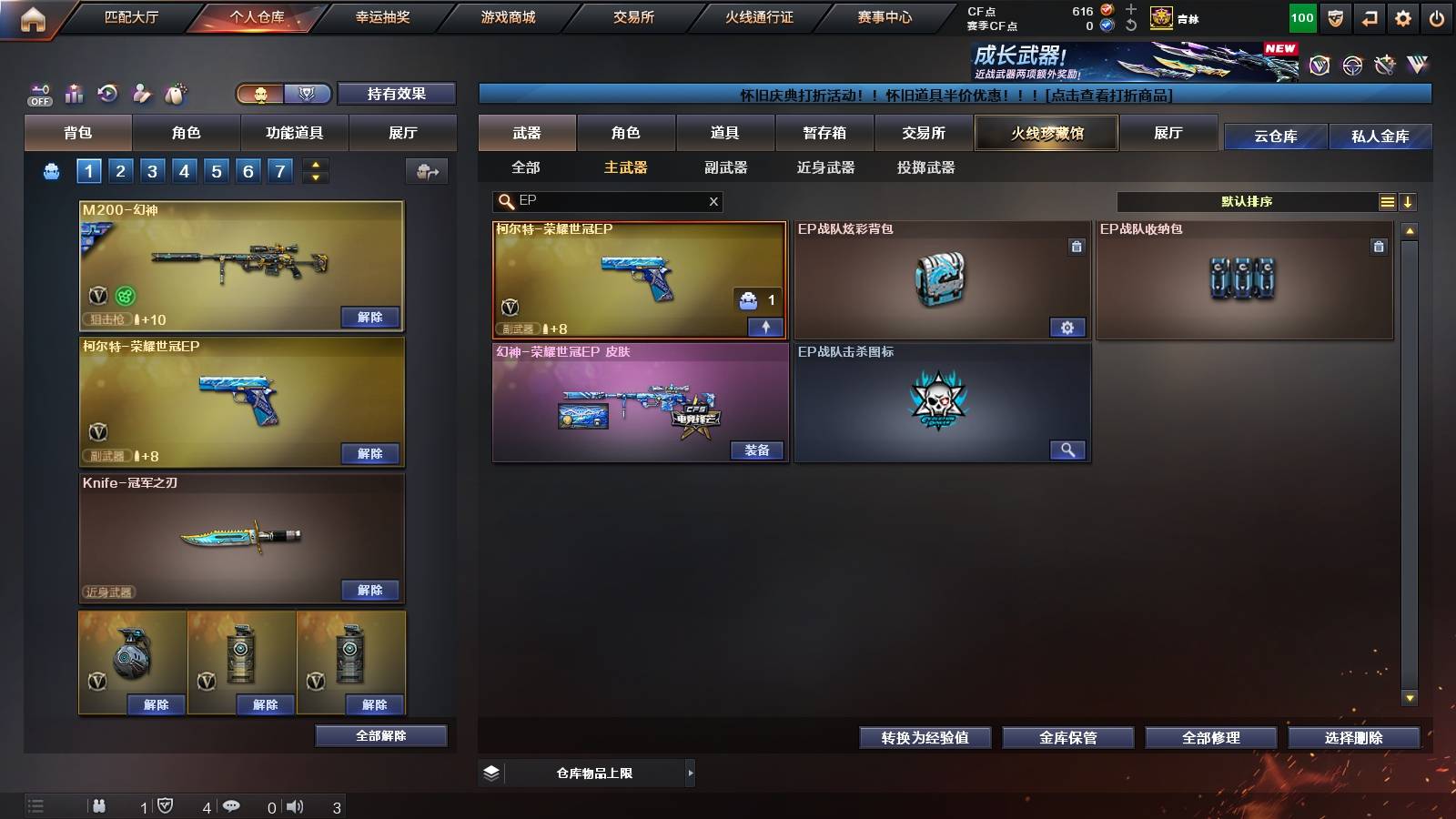The image size is (1456, 819).
Task: Click the bar chart icon in left toolbar
Action: pyautogui.click(x=74, y=93)
